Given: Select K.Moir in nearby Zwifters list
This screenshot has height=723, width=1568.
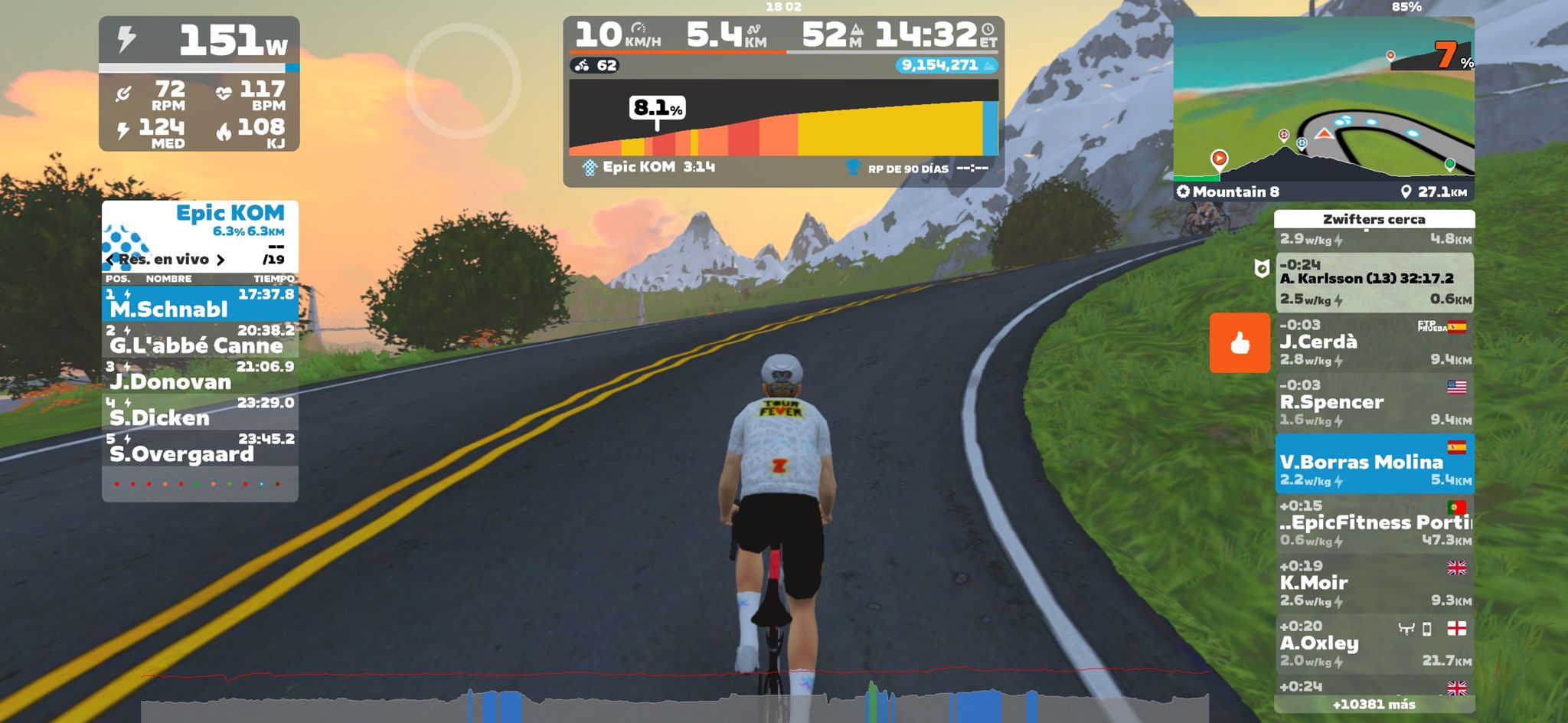Looking at the screenshot, I should 1374,584.
